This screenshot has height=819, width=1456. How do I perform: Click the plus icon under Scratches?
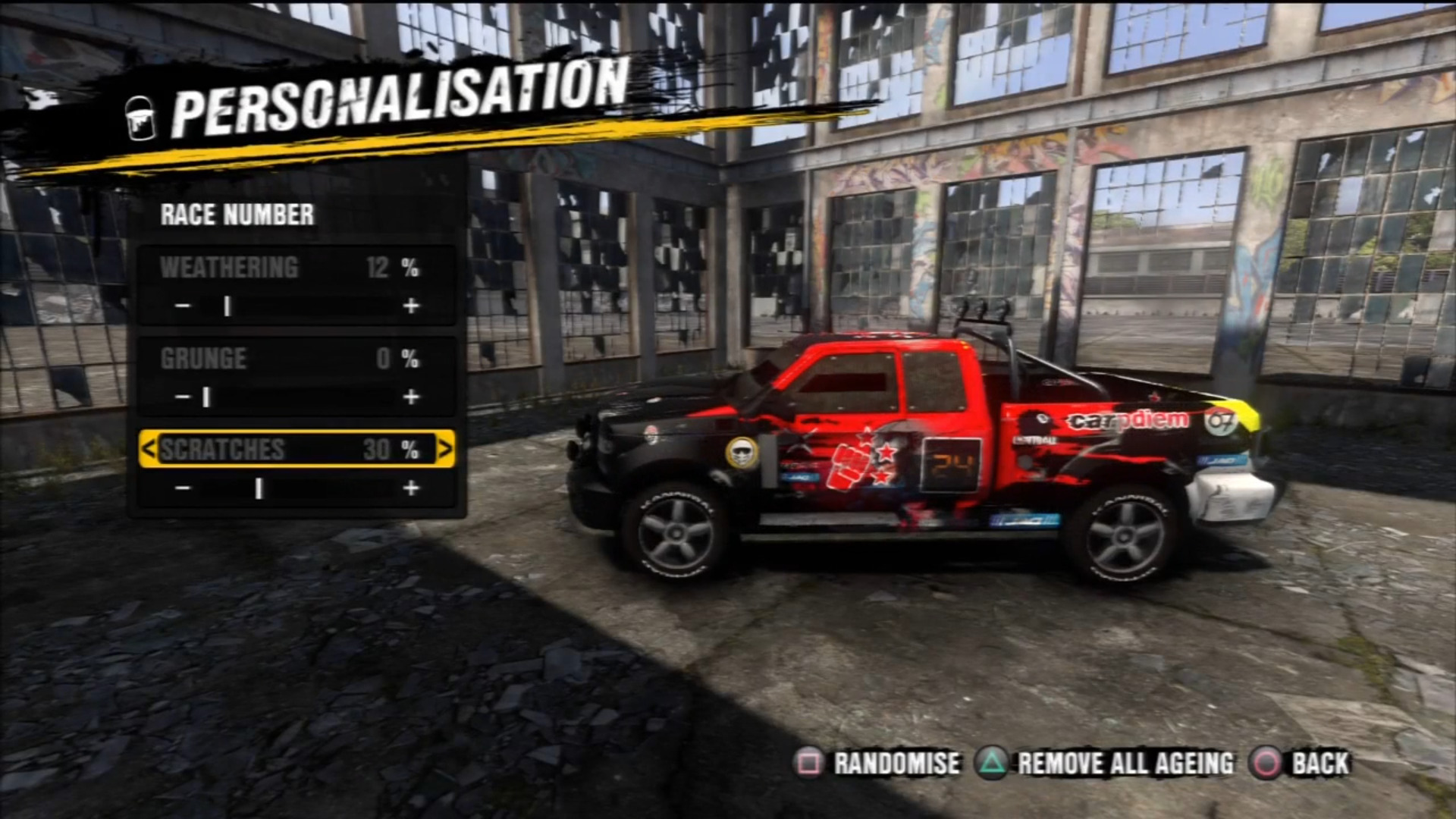(412, 488)
